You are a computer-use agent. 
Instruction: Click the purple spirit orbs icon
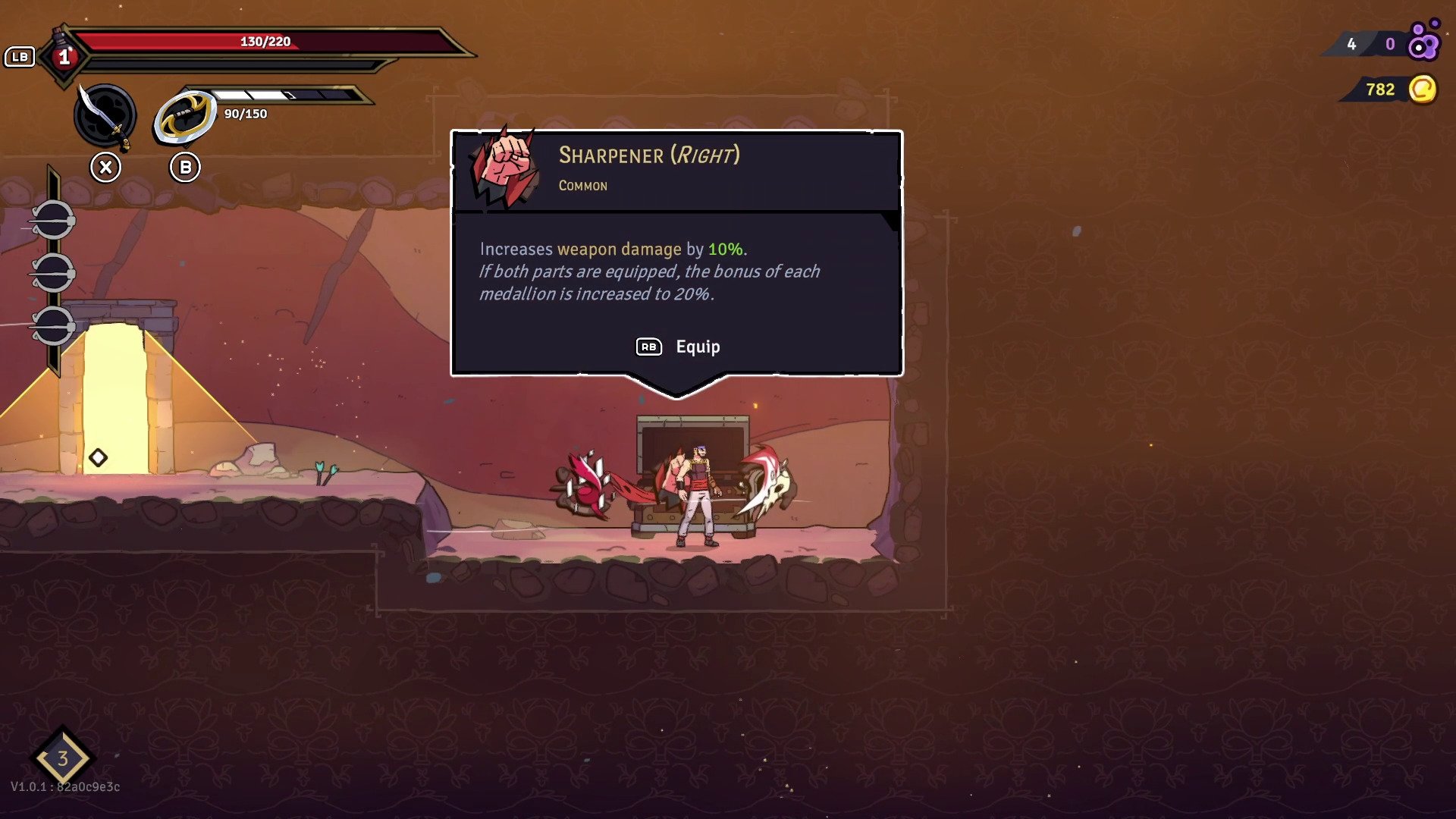[x=1423, y=42]
